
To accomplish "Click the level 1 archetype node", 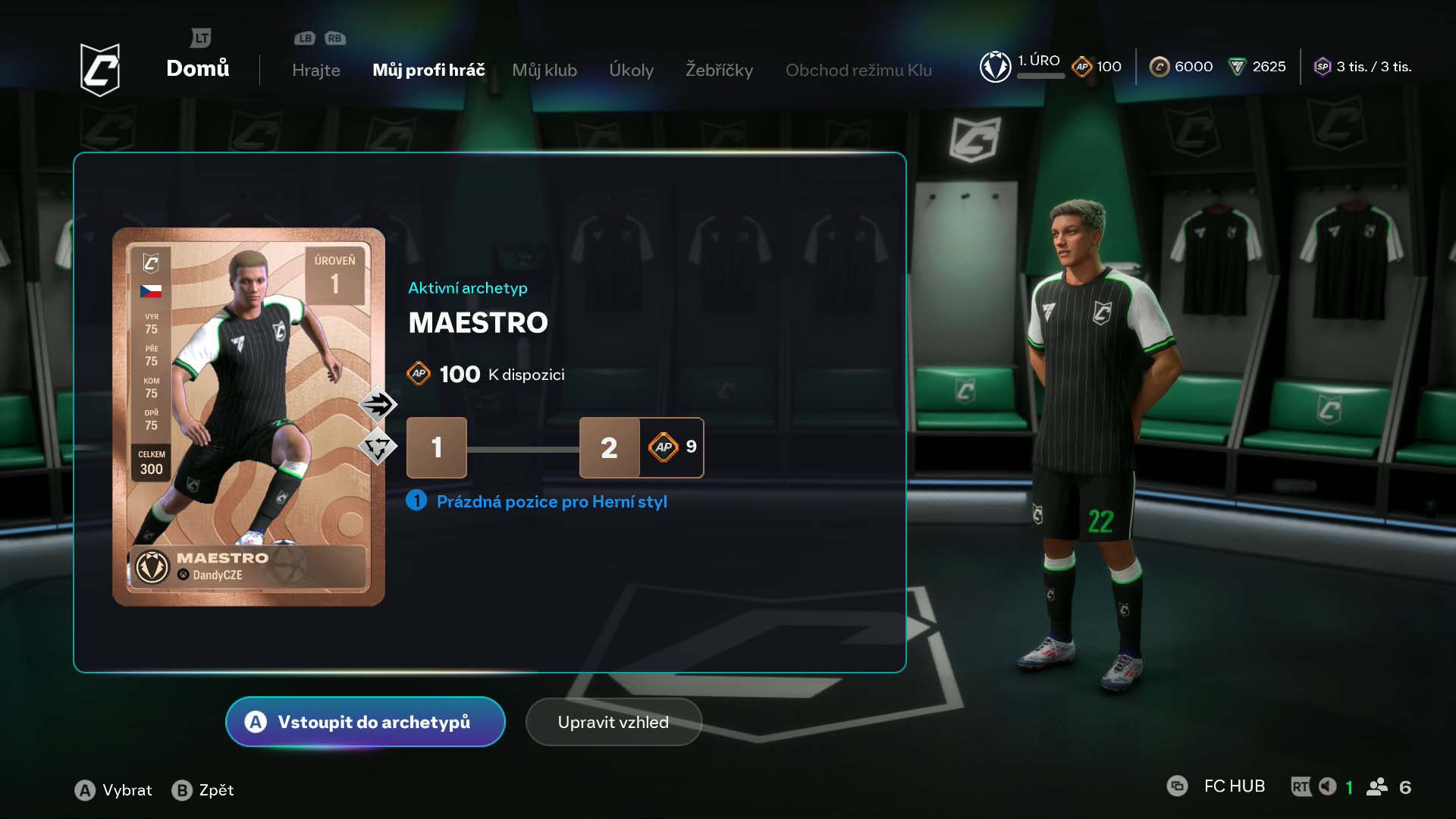I will [x=437, y=447].
